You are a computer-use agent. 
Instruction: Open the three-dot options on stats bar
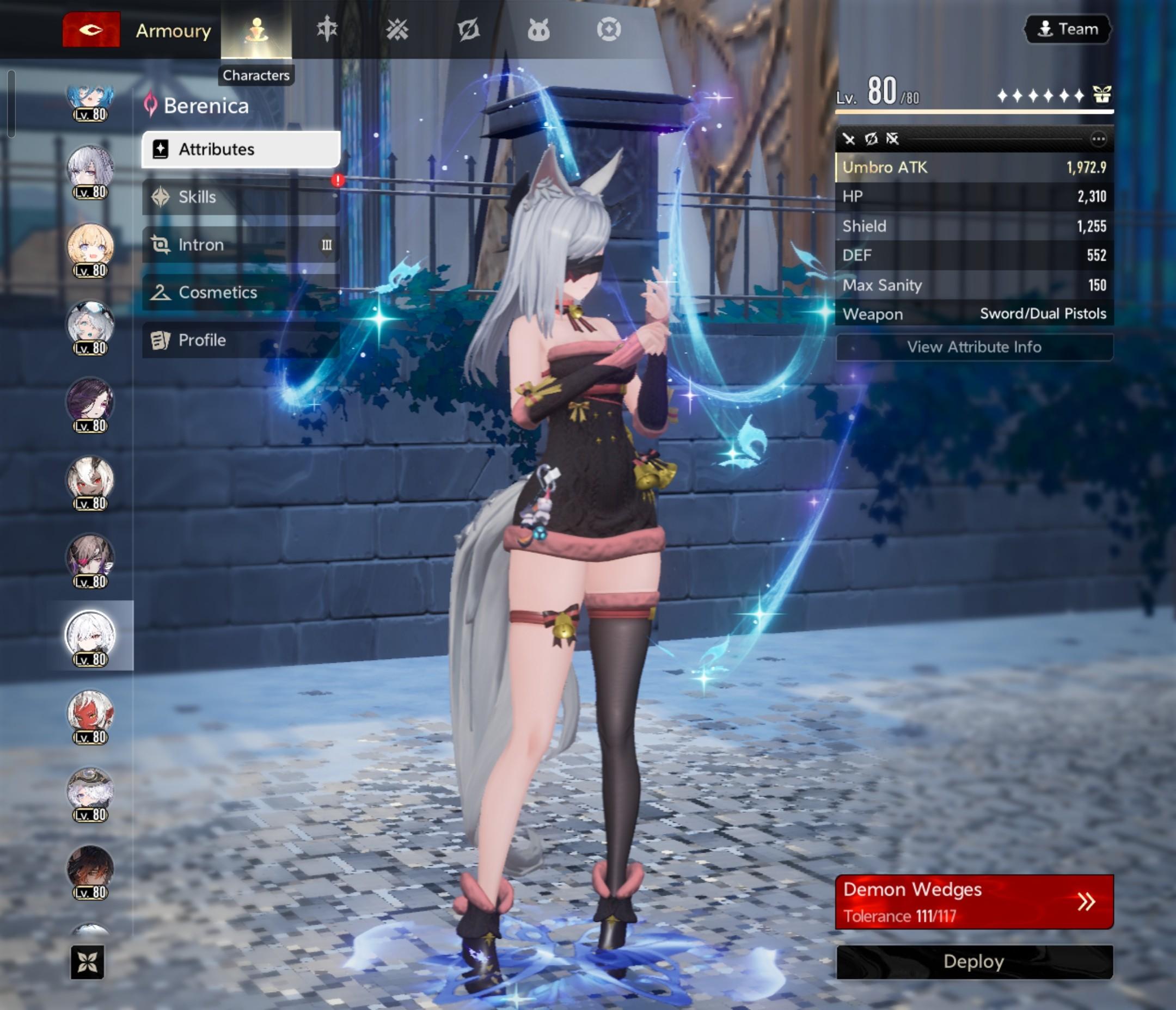point(1098,139)
